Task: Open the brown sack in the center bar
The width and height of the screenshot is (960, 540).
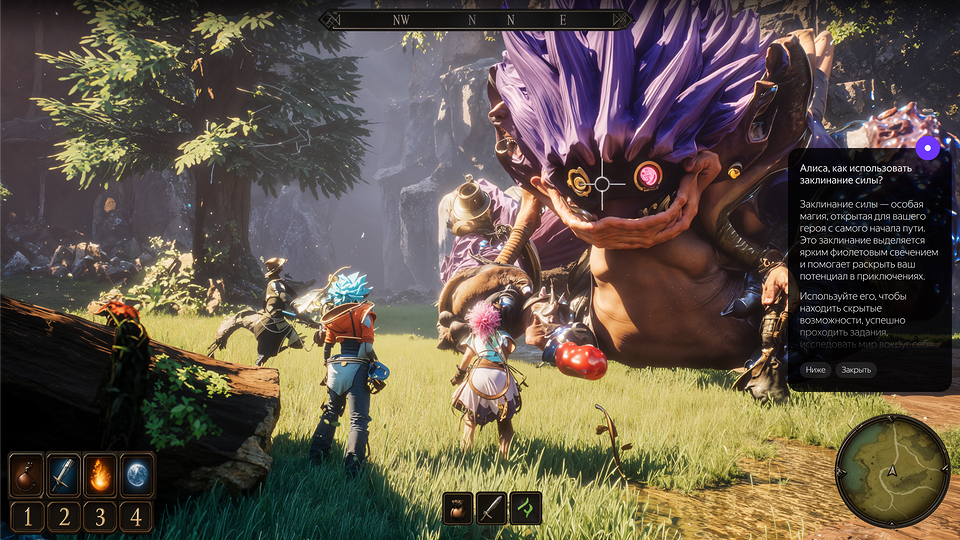Action: [458, 508]
